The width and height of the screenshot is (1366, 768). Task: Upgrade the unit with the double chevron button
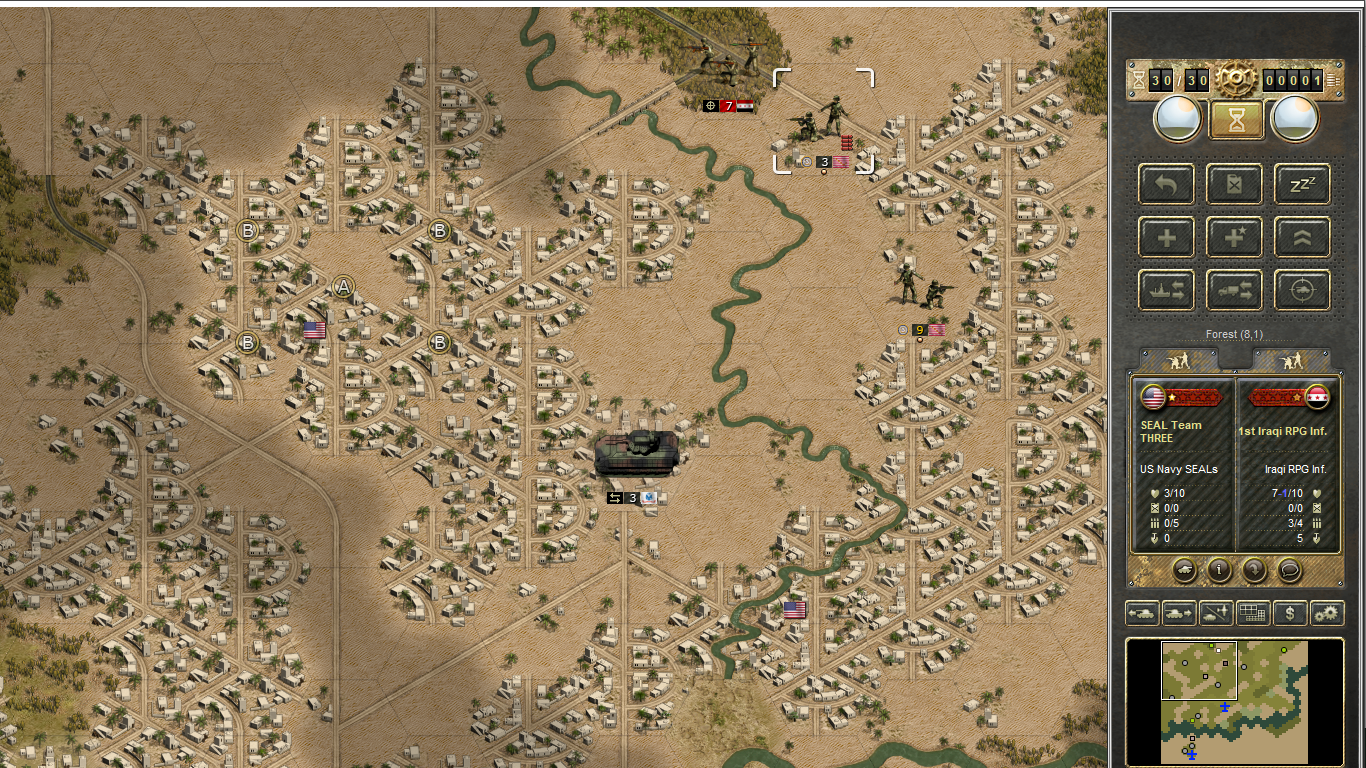pos(1301,237)
